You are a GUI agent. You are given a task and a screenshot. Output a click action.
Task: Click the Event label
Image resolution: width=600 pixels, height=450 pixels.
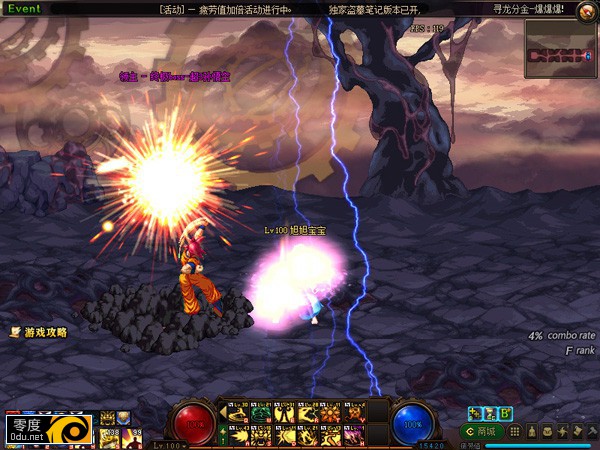click(22, 8)
